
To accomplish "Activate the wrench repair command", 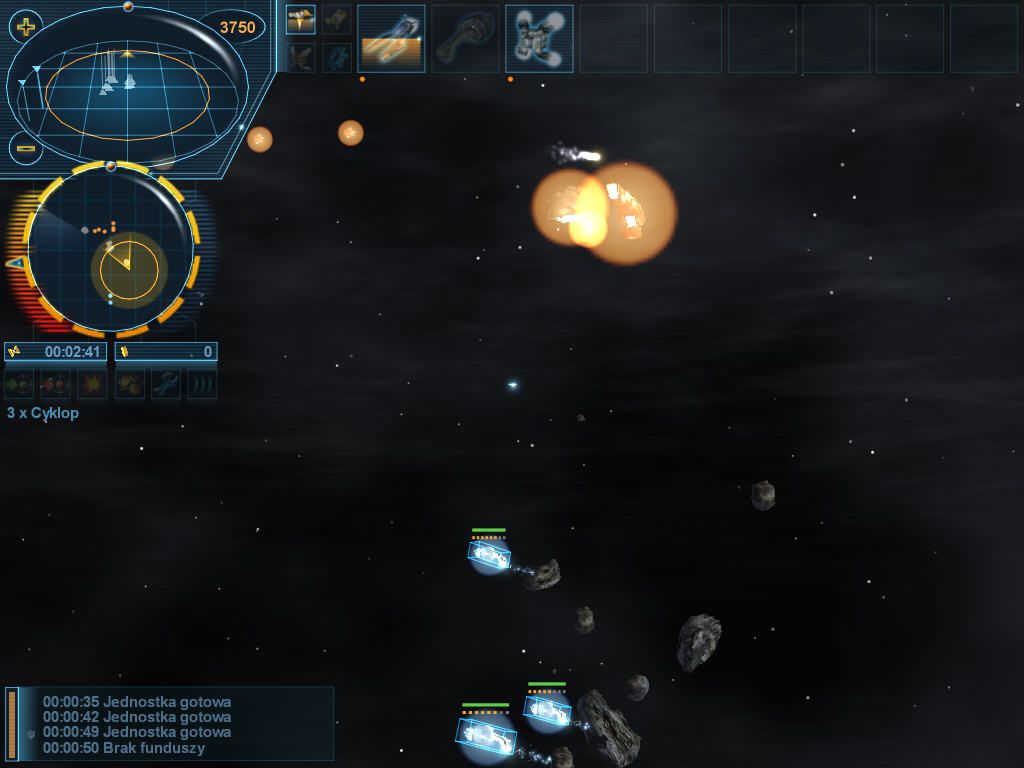I will (166, 384).
